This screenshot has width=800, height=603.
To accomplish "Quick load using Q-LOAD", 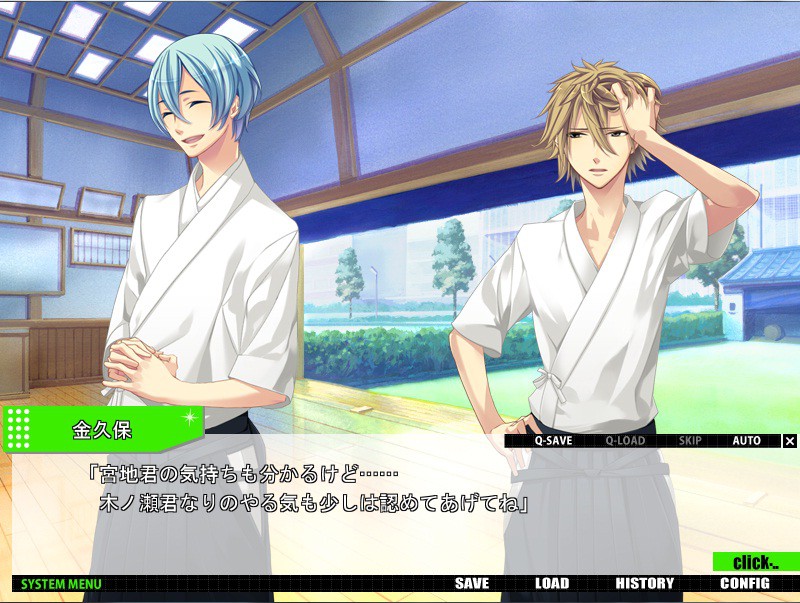I will coord(626,440).
